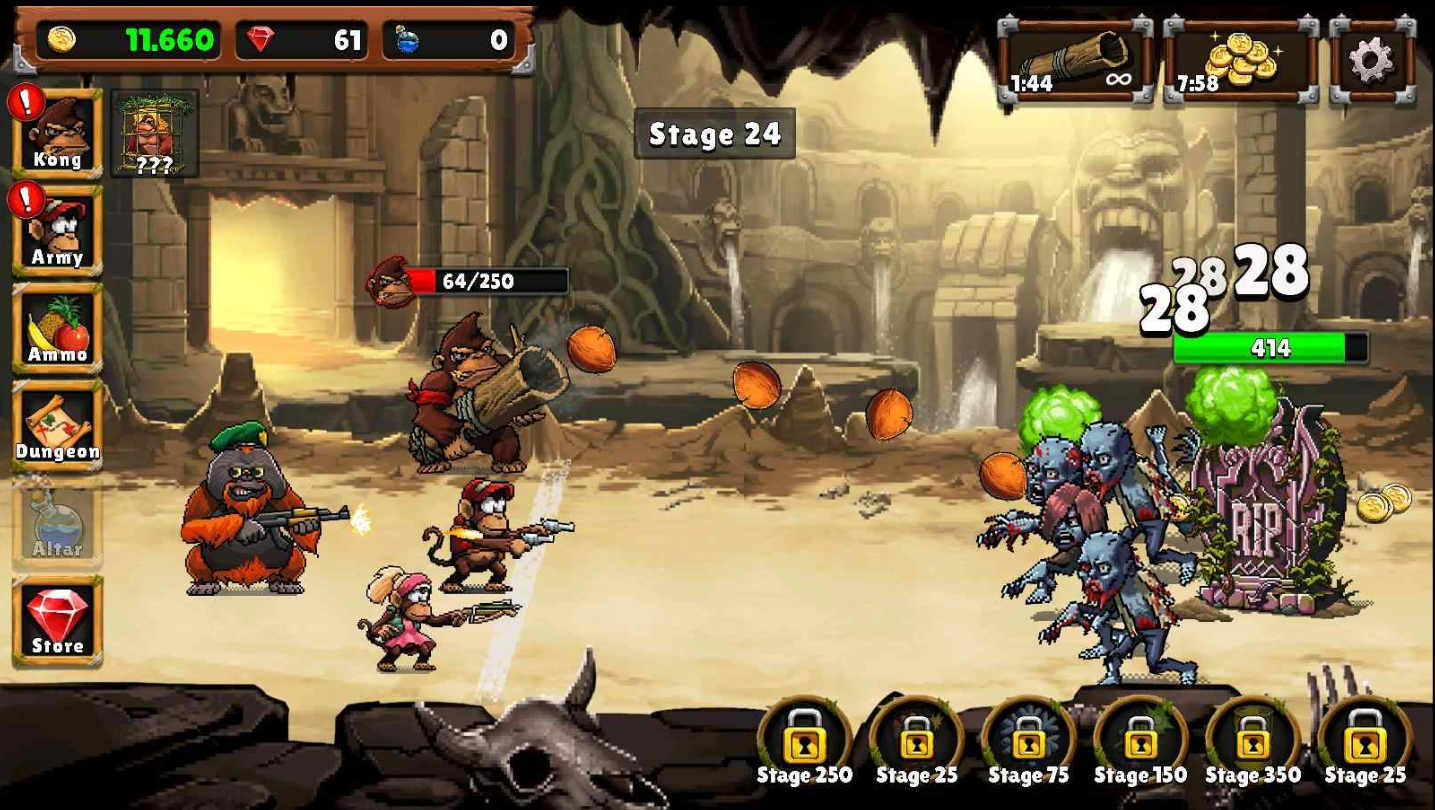Open the settings gear menu

1371,62
